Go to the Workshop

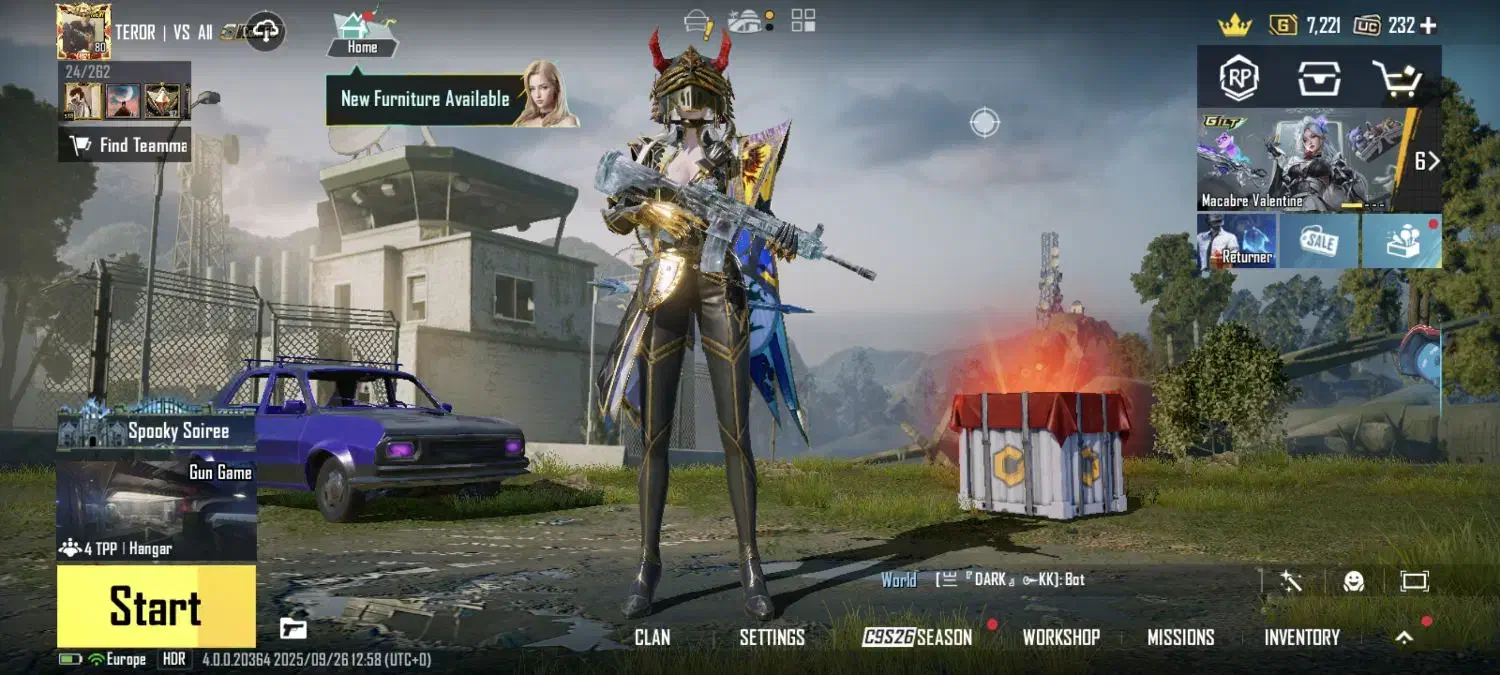1061,637
